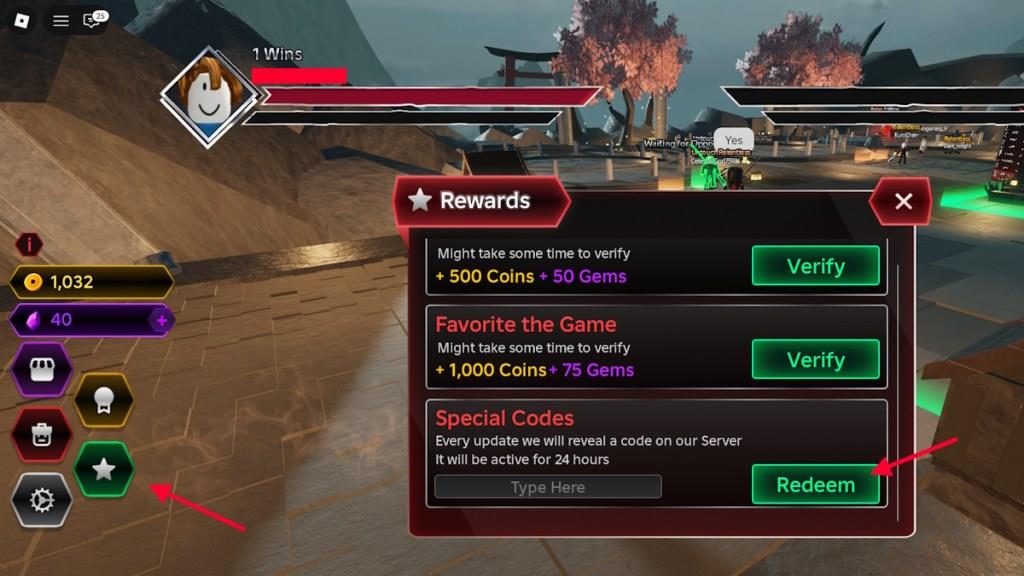This screenshot has height=576, width=1024.
Task: Click the Type Here code field
Action: pos(548,487)
